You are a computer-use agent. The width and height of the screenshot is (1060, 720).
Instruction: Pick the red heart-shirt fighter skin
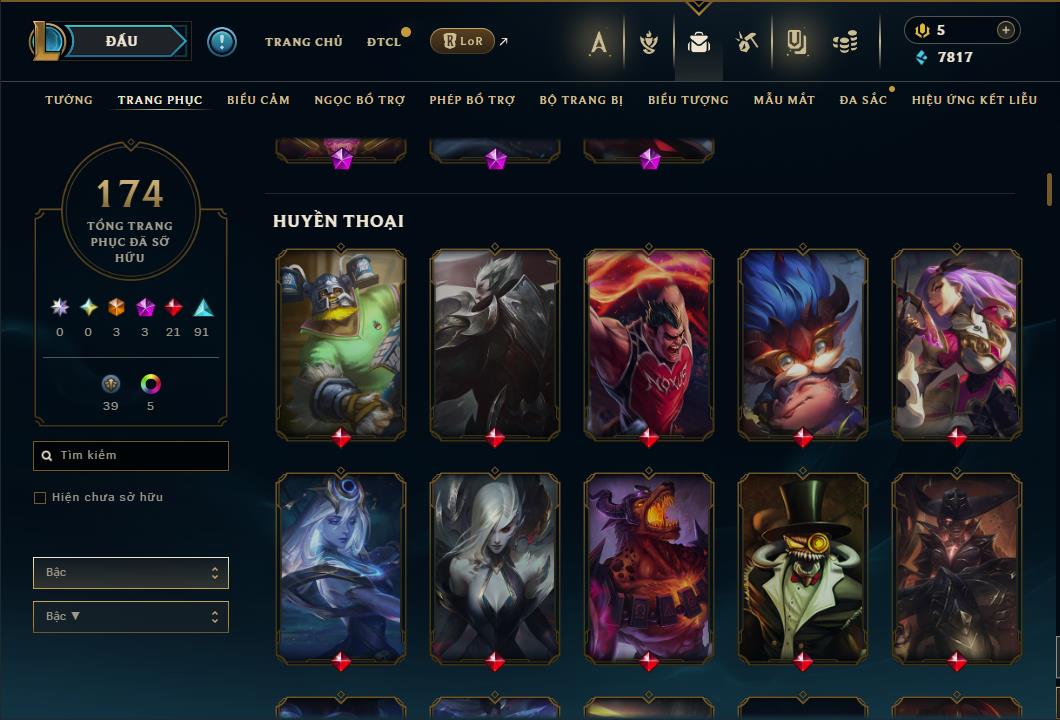649,341
